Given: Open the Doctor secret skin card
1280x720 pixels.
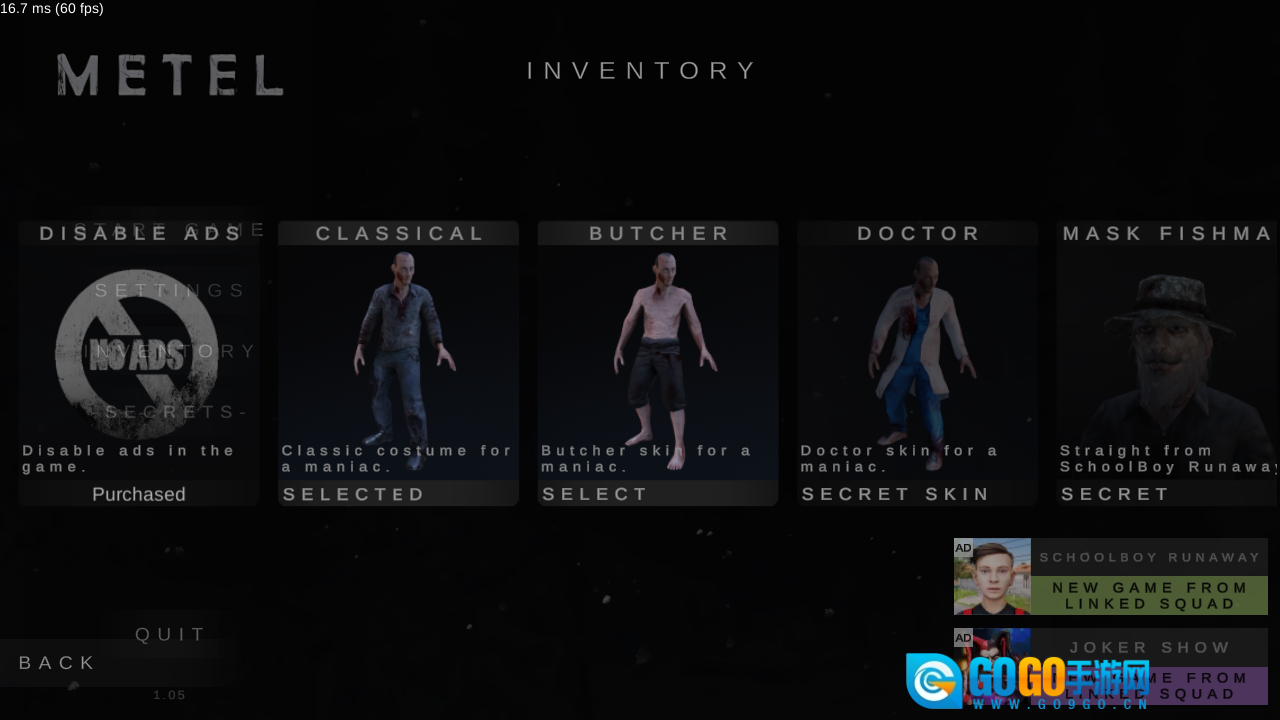Looking at the screenshot, I should click(x=917, y=350).
